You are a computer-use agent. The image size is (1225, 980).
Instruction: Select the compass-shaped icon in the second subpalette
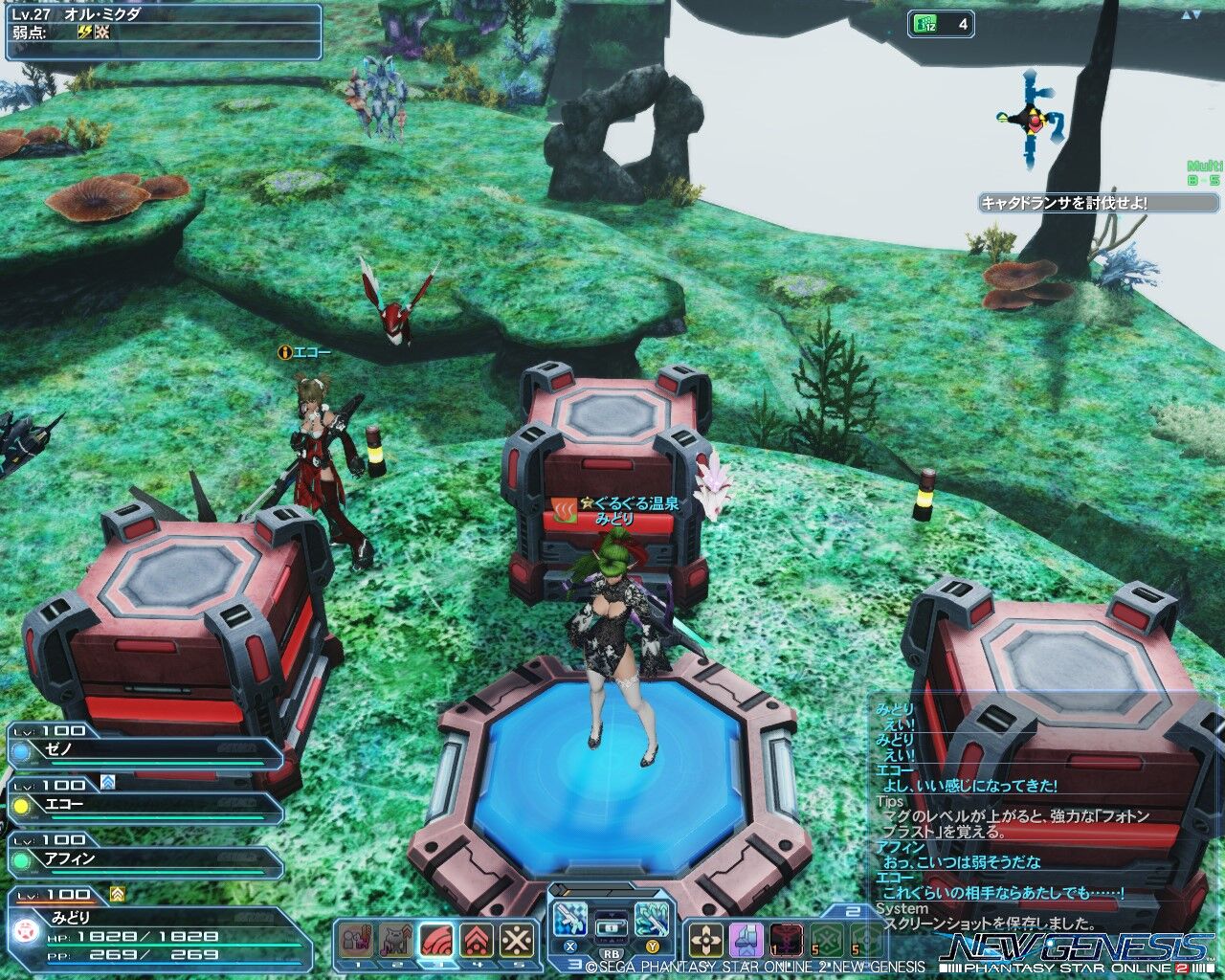point(705,940)
